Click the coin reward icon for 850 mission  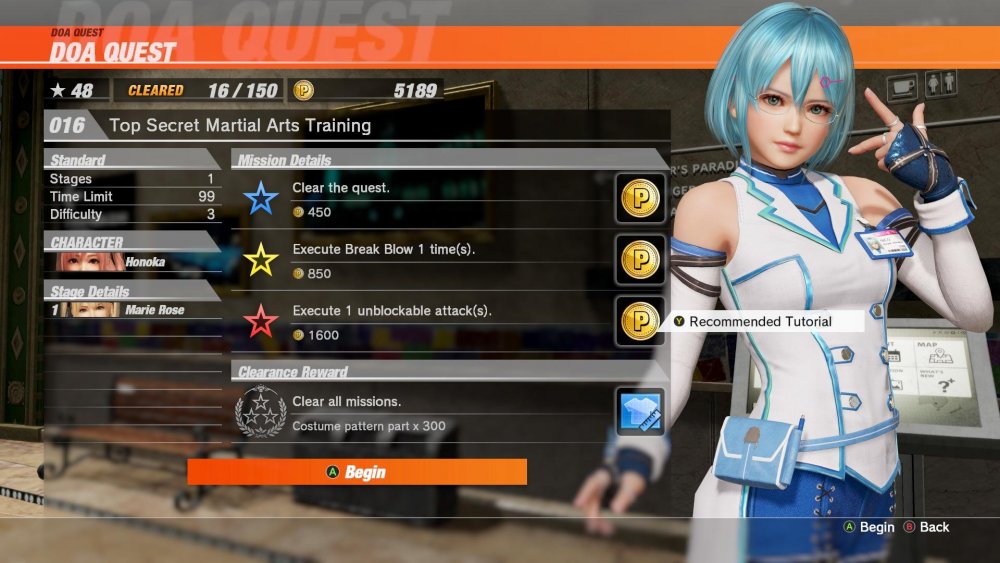click(x=640, y=260)
